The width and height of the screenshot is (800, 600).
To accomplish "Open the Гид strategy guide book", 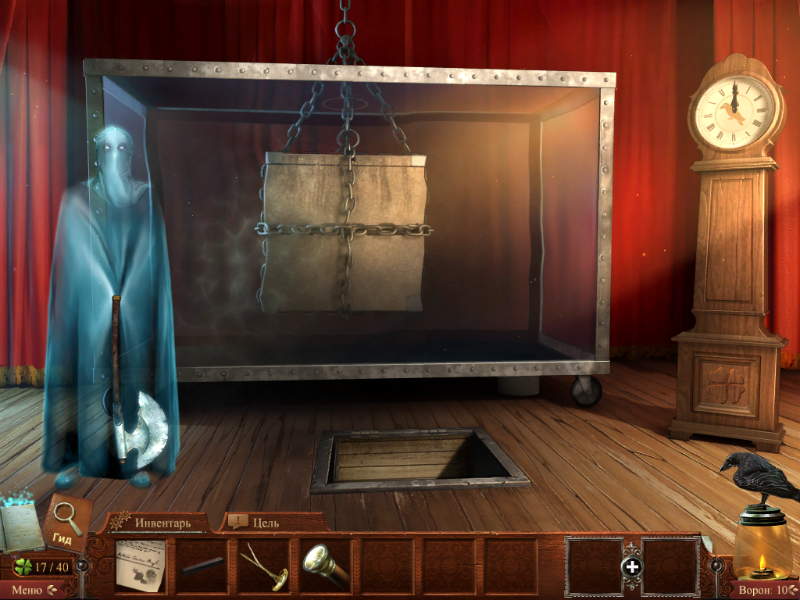I will (x=68, y=523).
